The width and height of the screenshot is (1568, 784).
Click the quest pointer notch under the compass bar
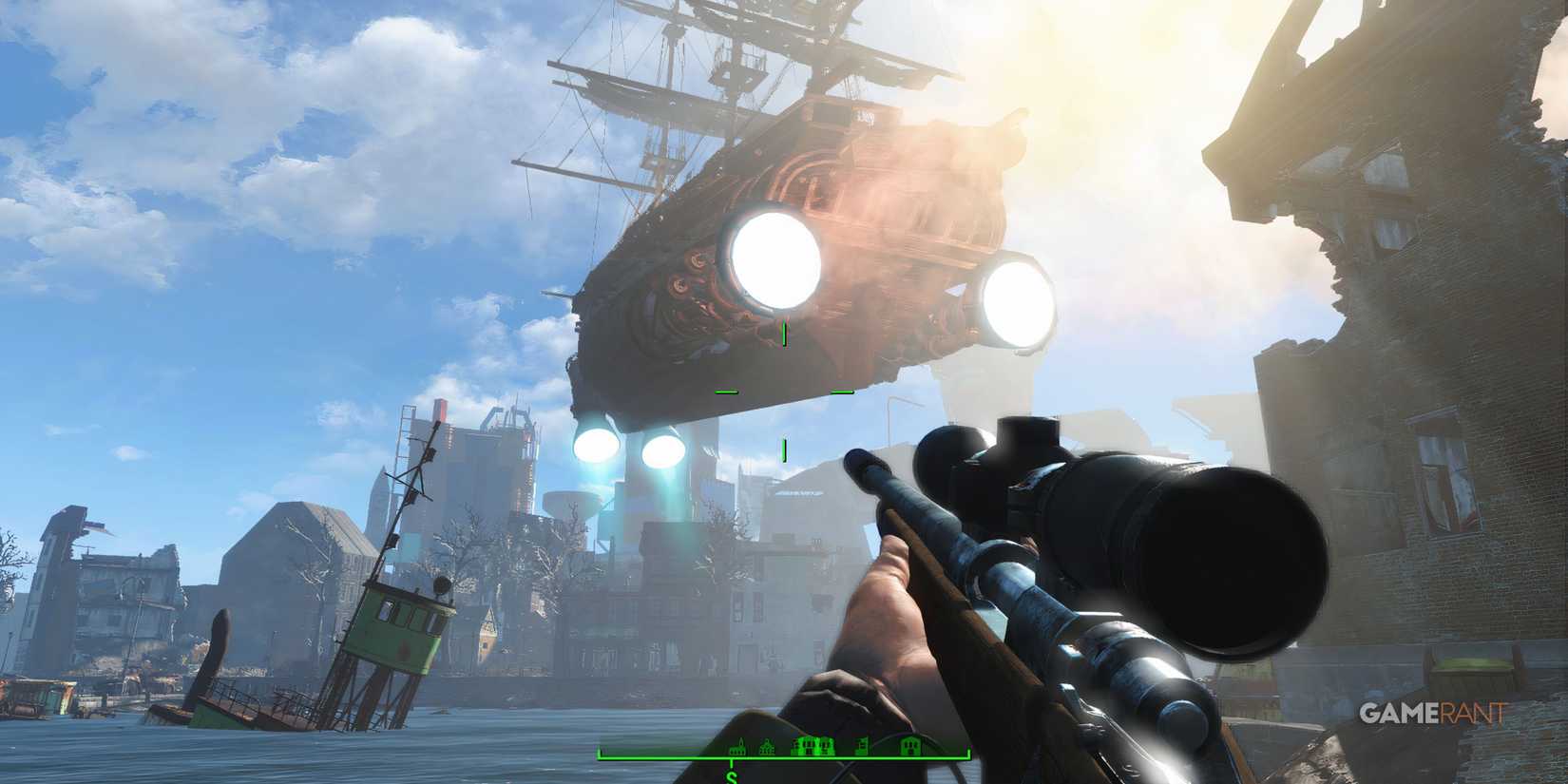[732, 763]
